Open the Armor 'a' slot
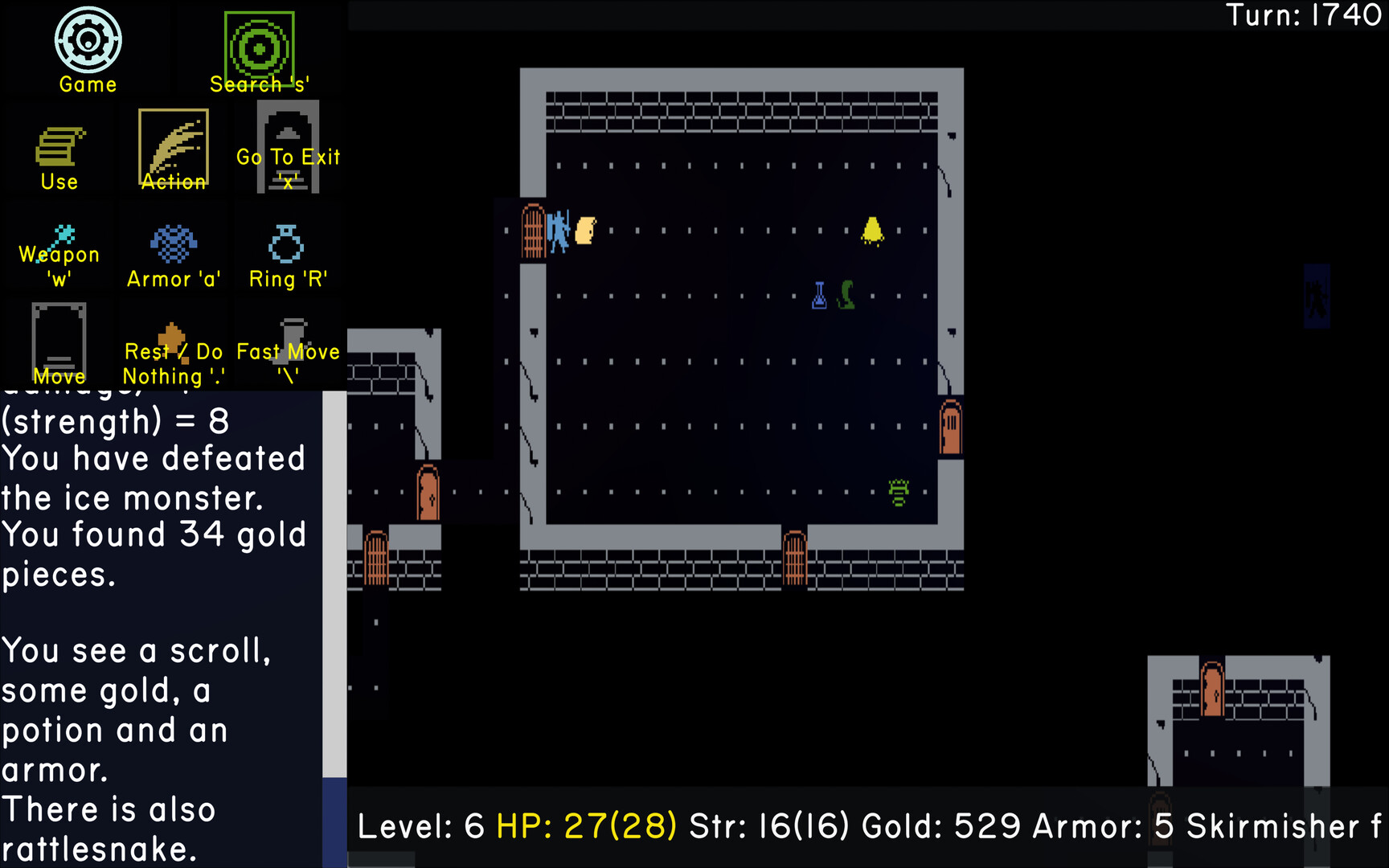This screenshot has height=868, width=1389. 173,254
